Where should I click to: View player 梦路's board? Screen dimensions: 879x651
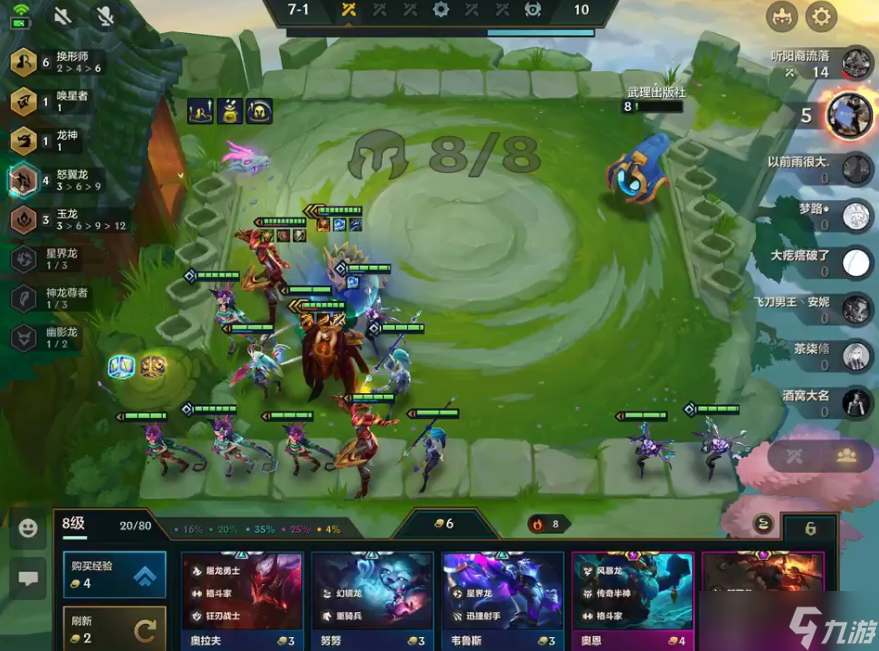point(857,215)
